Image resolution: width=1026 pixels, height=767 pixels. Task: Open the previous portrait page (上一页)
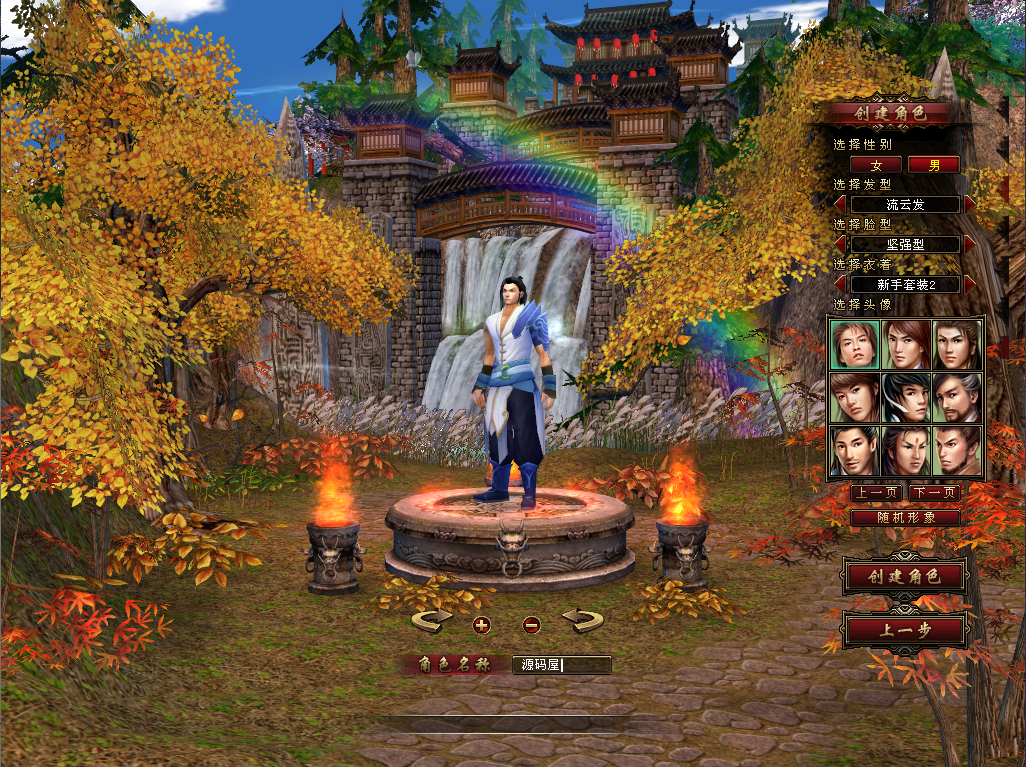(877, 492)
